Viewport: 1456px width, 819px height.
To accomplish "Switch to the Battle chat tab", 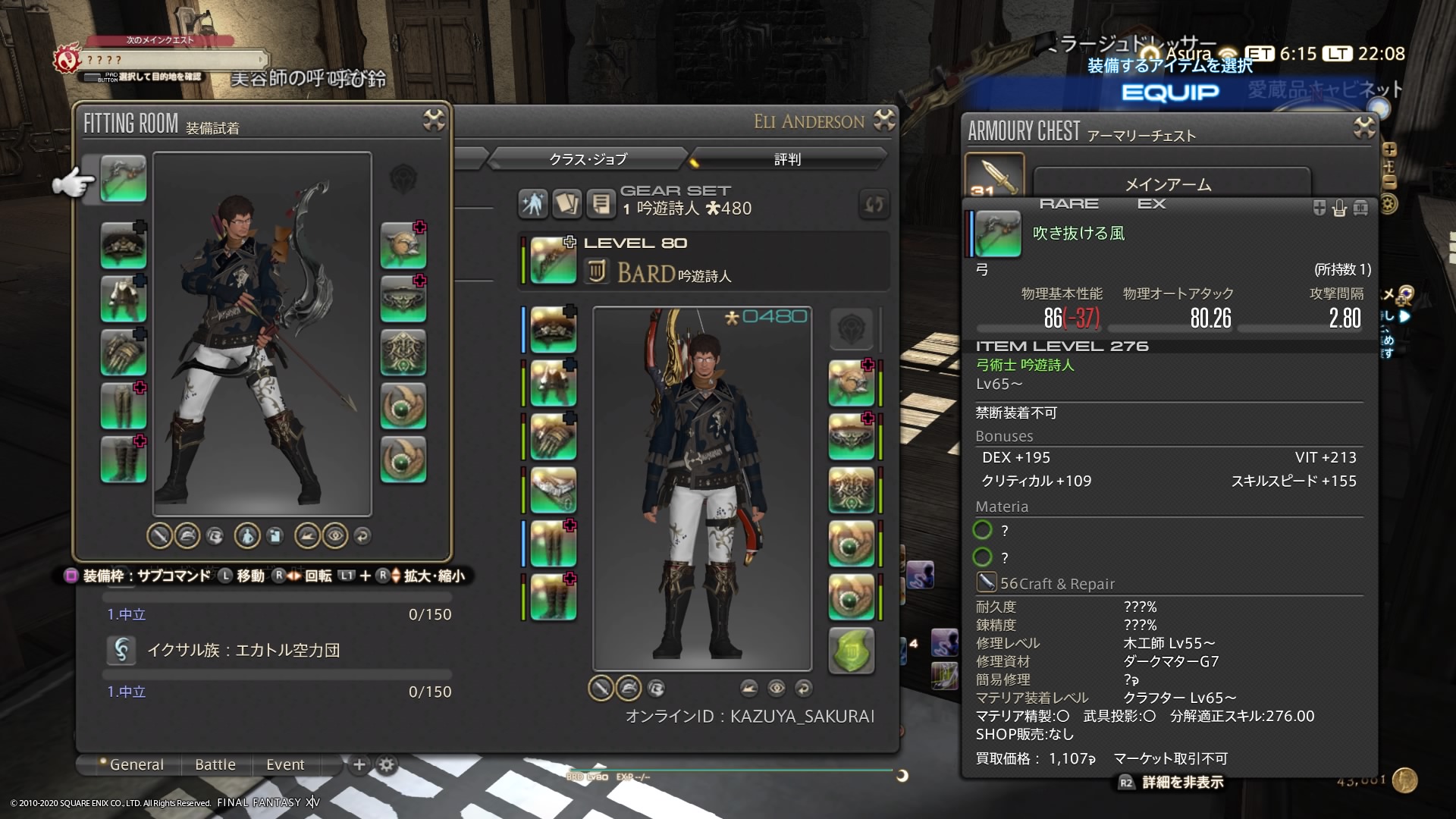I will 215,764.
